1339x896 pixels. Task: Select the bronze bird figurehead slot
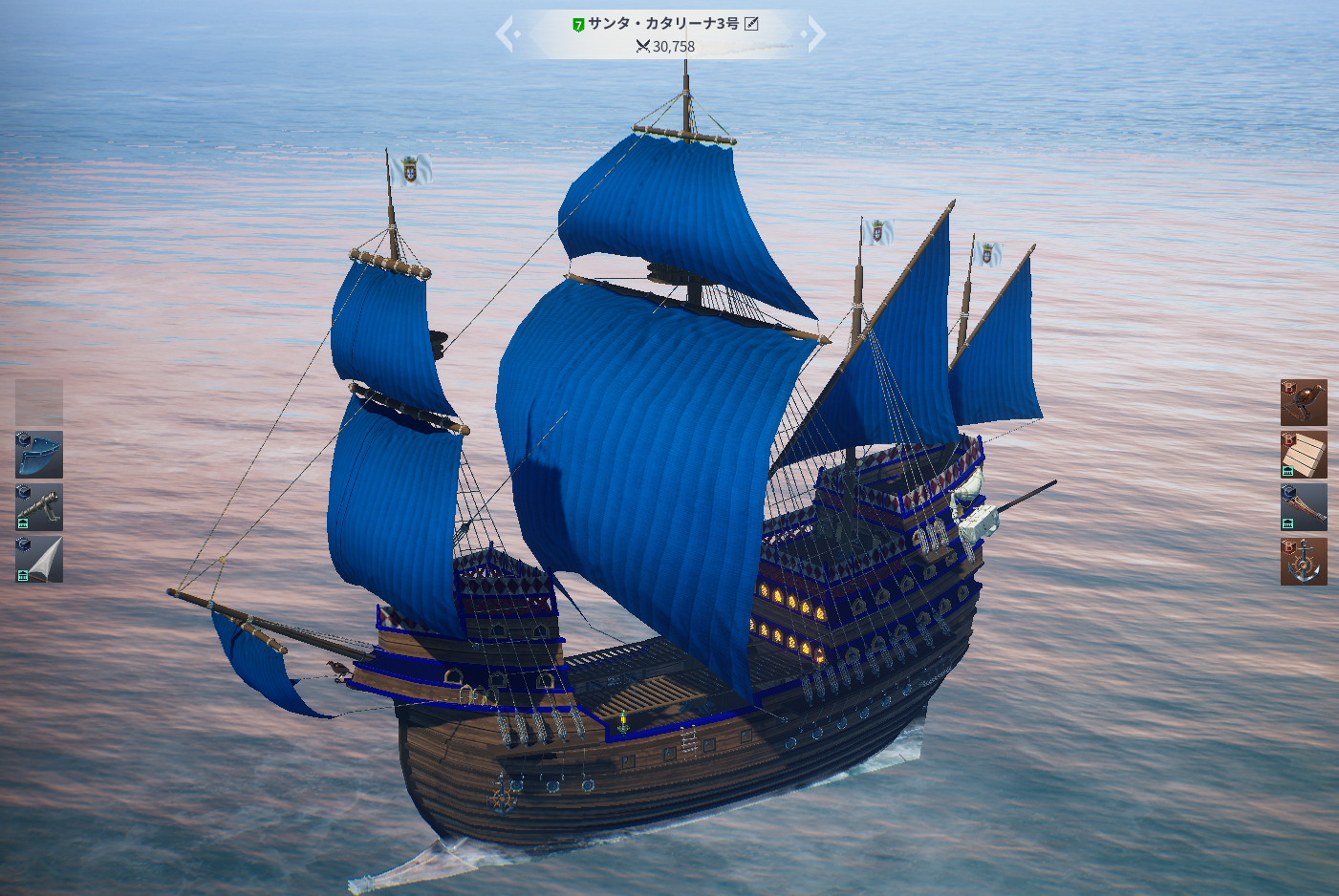pos(1304,402)
